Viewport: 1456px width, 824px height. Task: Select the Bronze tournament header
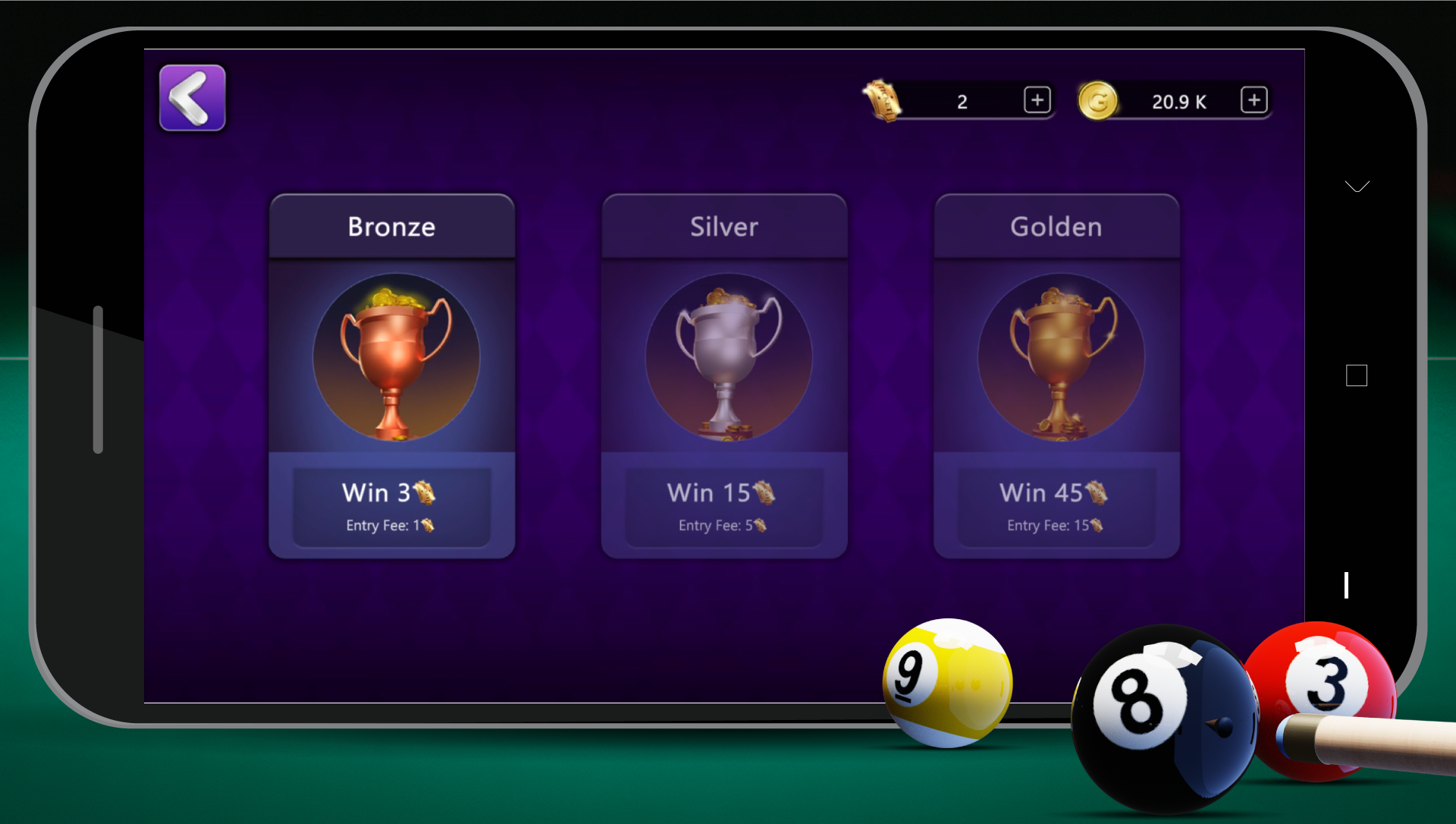[391, 225]
